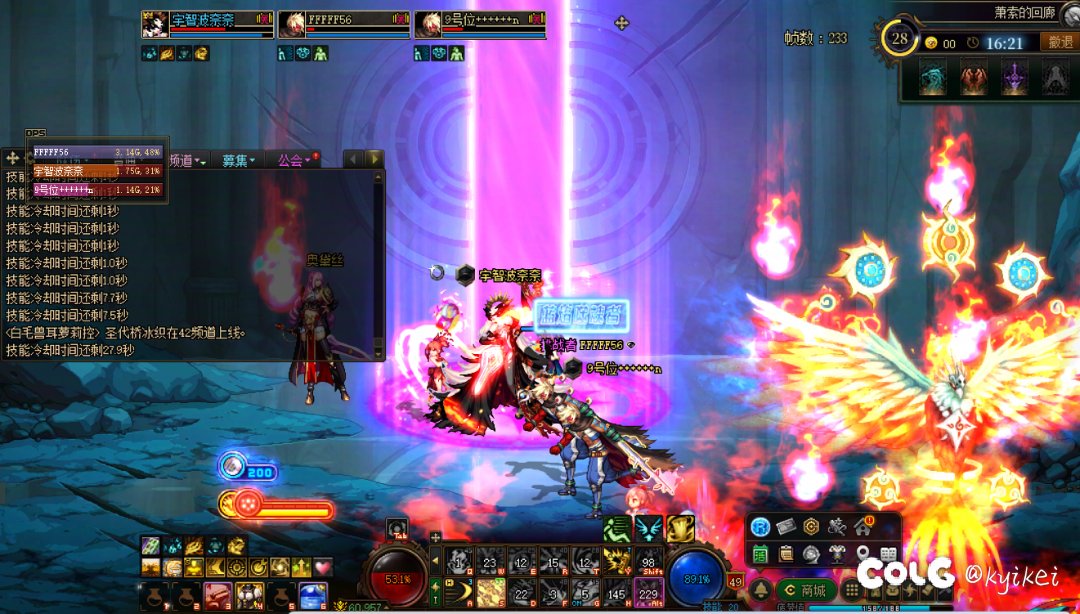Open the house-shaped menu icon
Image resolution: width=1080 pixels, height=614 pixels.
862,527
